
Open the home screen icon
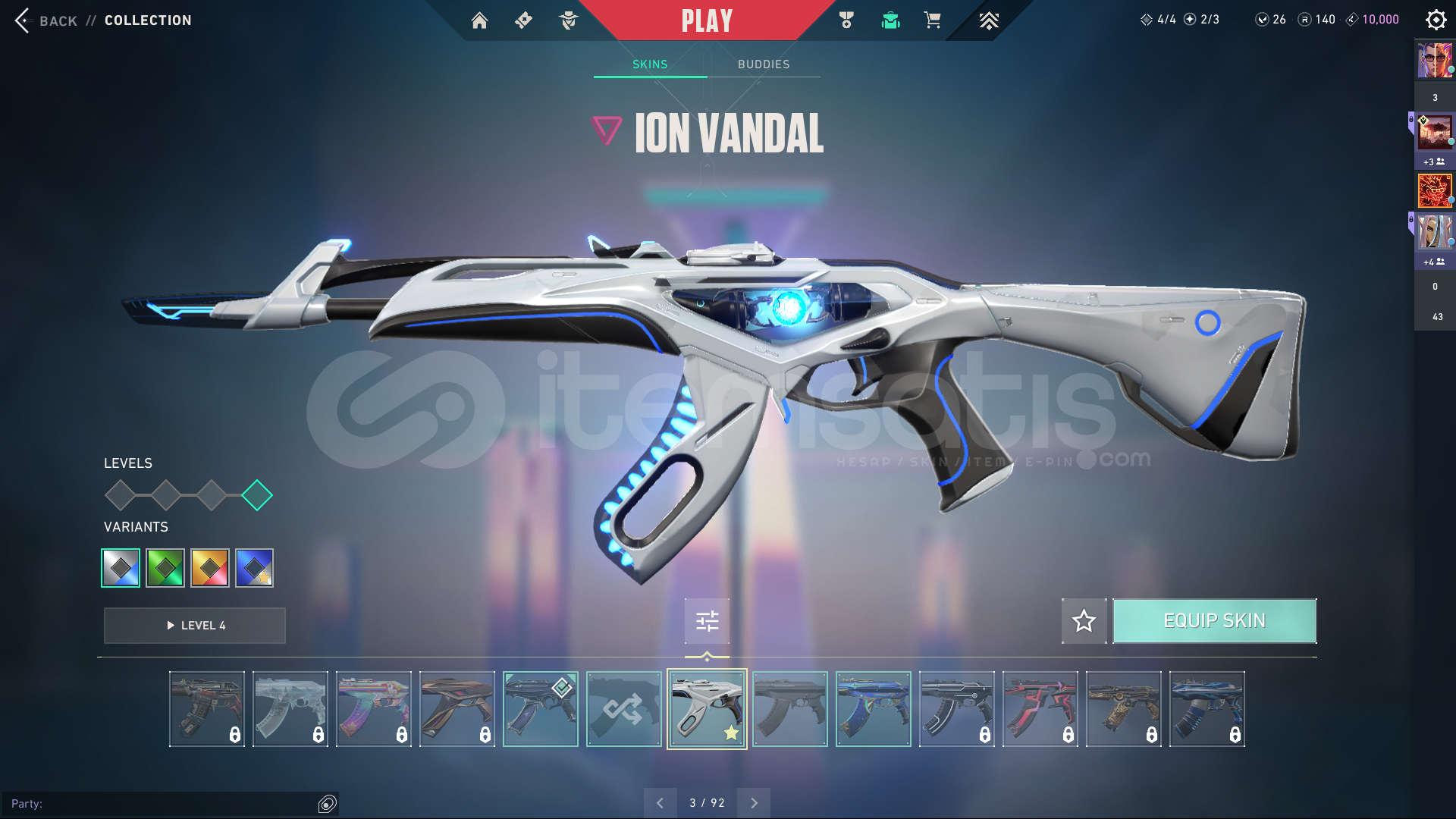(x=479, y=20)
